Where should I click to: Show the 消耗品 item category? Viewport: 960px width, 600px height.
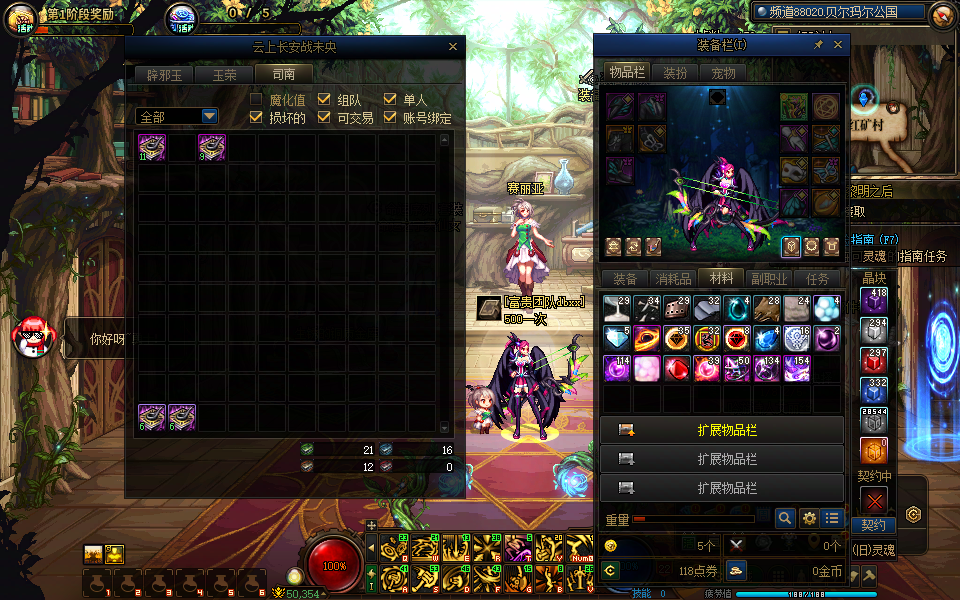click(673, 279)
